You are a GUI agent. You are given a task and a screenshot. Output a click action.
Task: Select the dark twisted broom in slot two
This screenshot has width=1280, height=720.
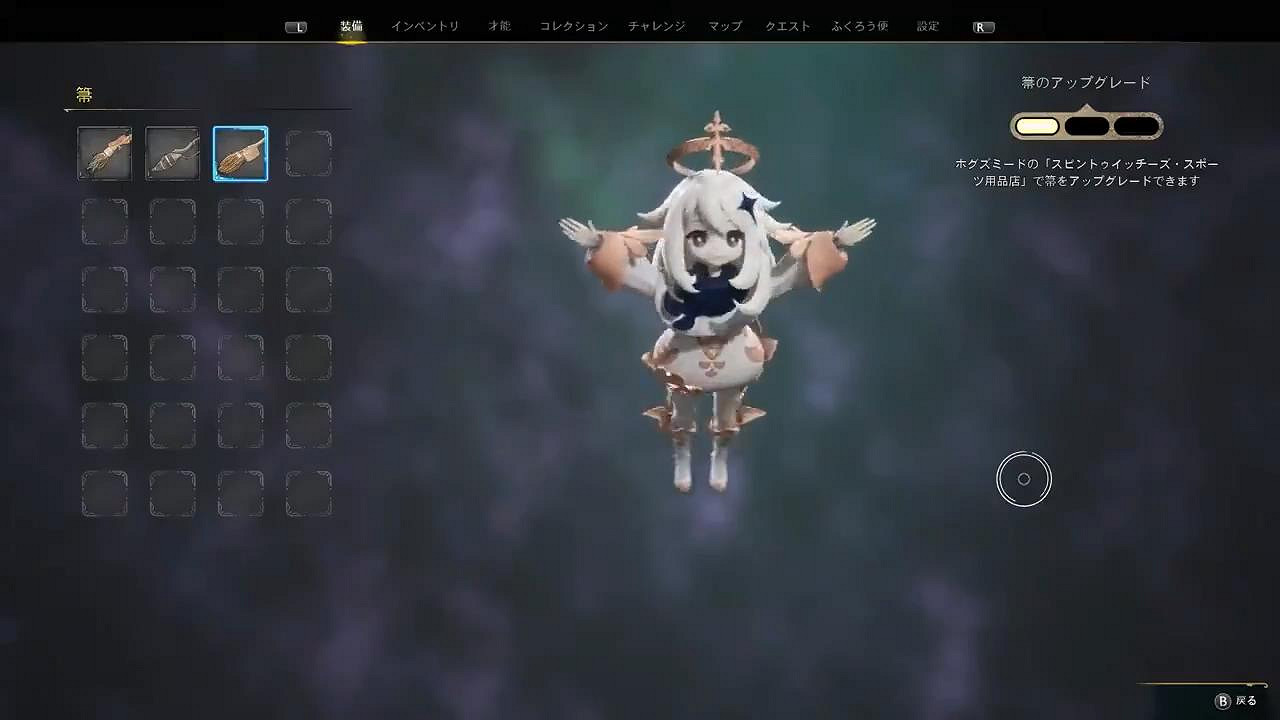[x=172, y=153]
